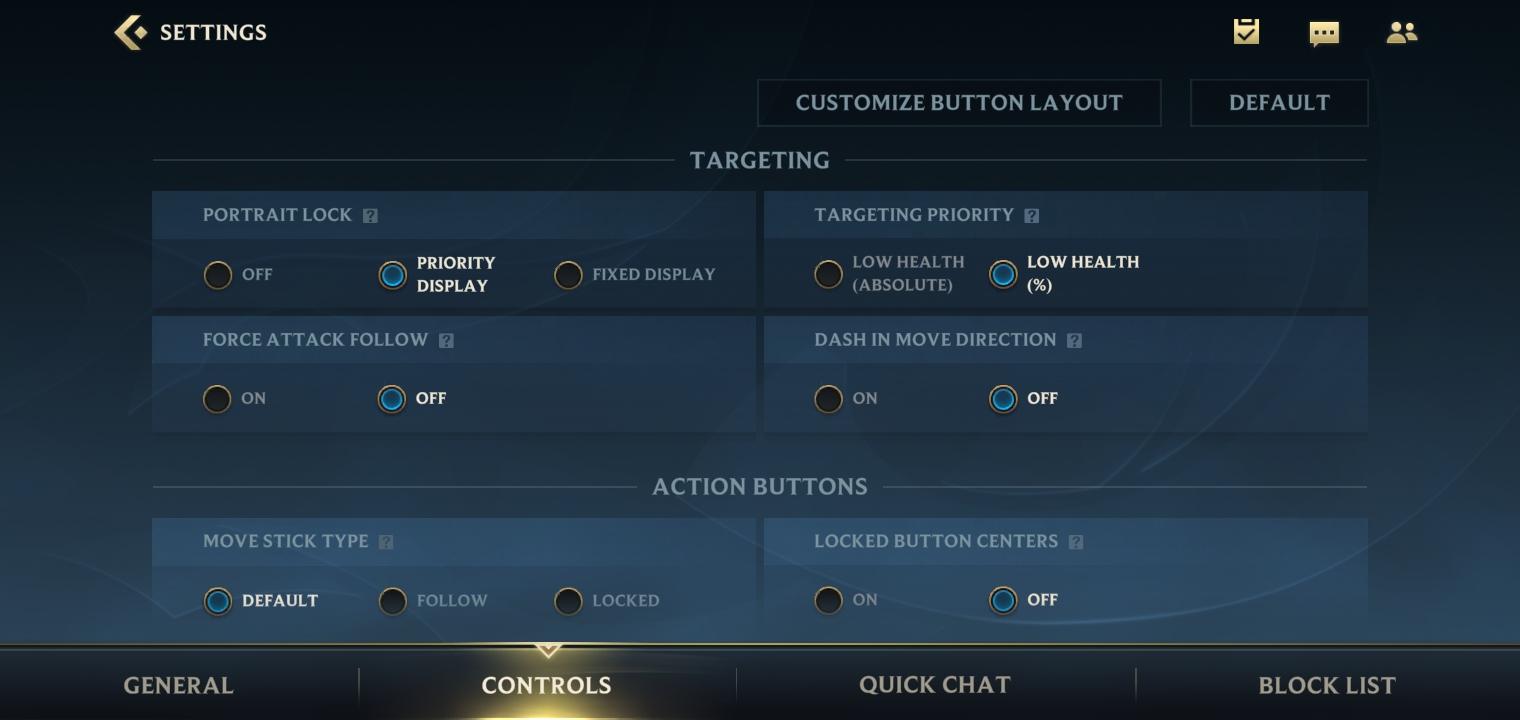
Task: Turn Locked Button Centers on
Action: (828, 600)
